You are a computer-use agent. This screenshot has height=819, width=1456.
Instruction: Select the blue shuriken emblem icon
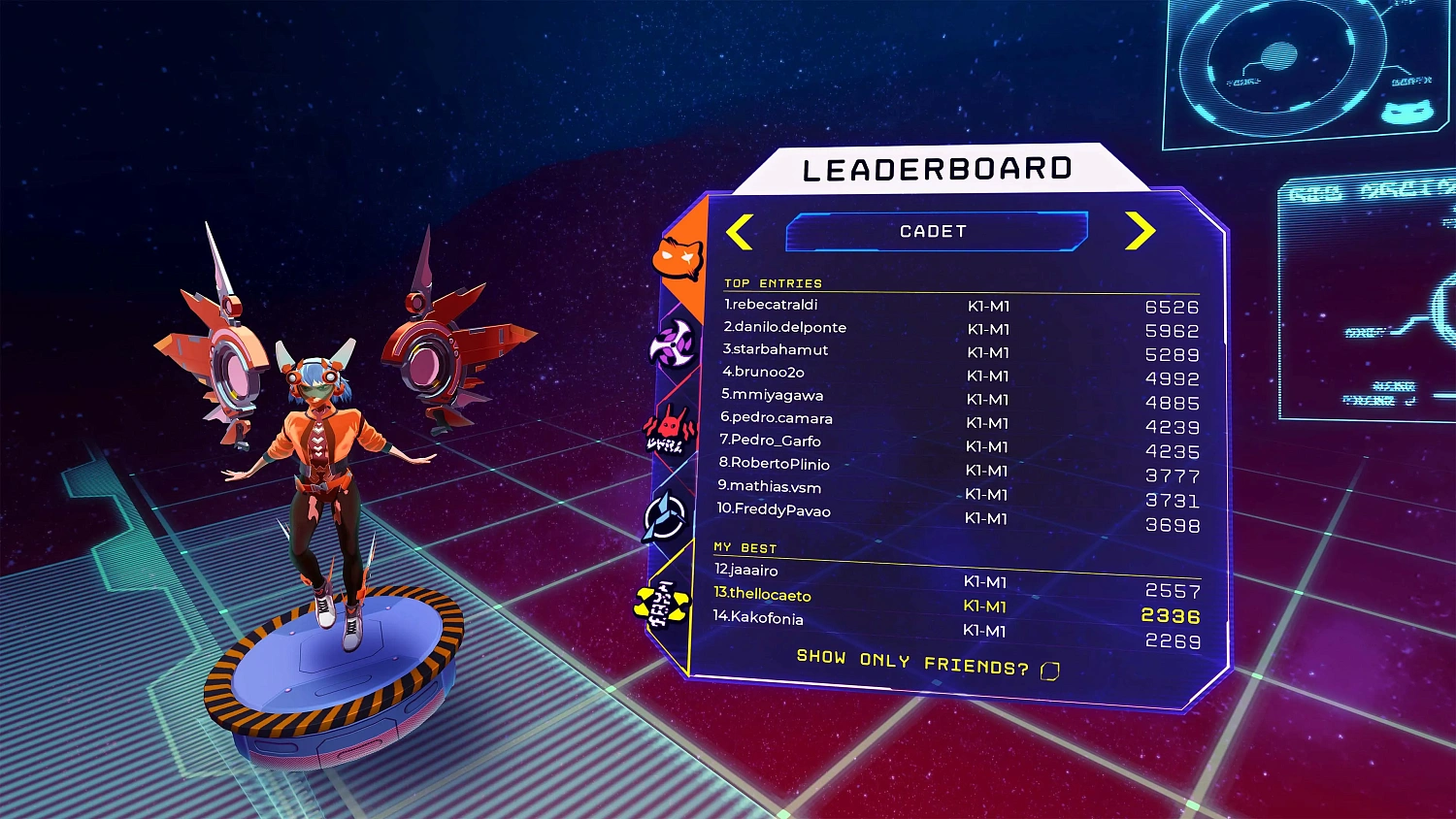pos(664,517)
